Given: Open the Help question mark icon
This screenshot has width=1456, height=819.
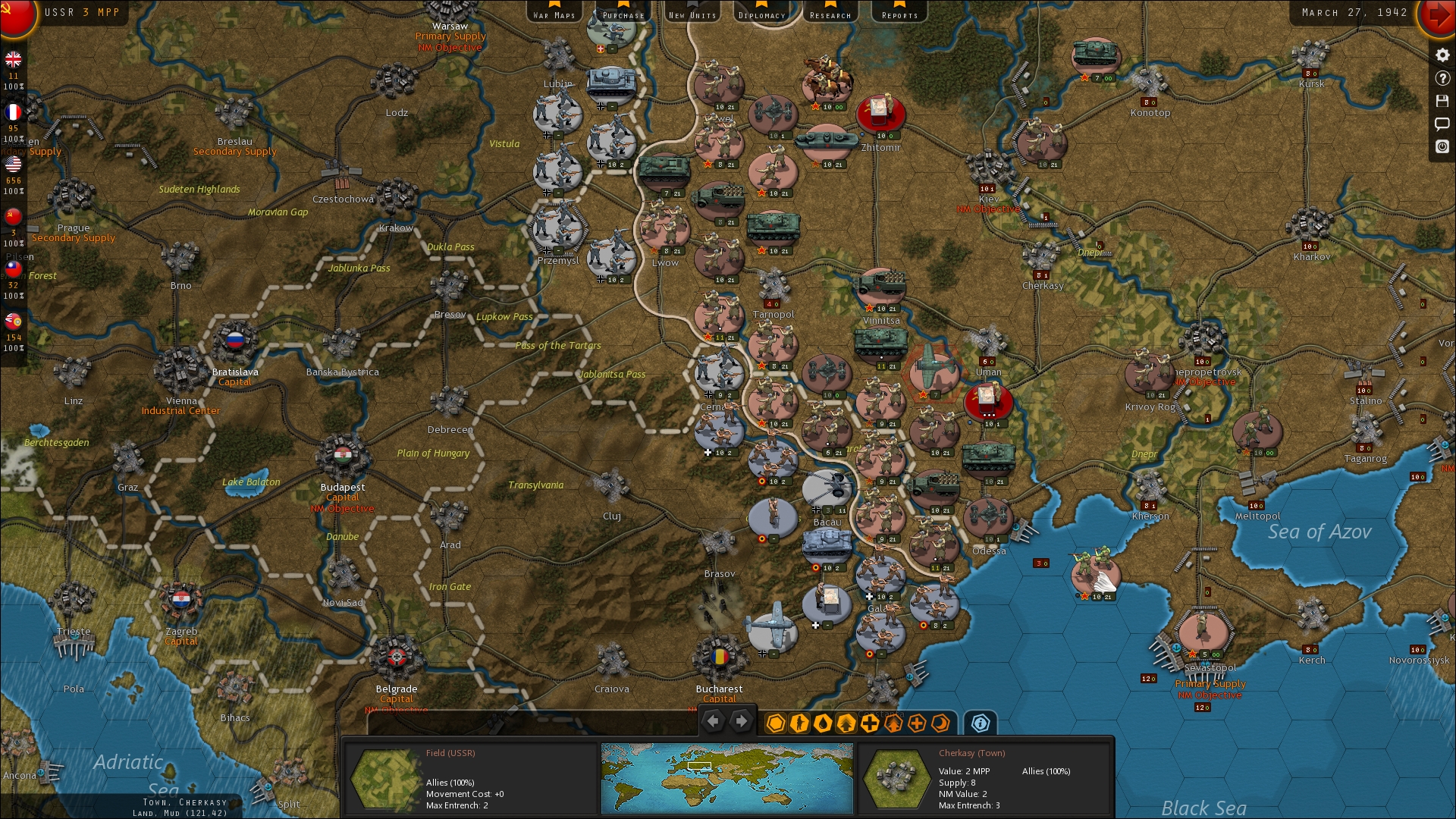Looking at the screenshot, I should (1443, 79).
